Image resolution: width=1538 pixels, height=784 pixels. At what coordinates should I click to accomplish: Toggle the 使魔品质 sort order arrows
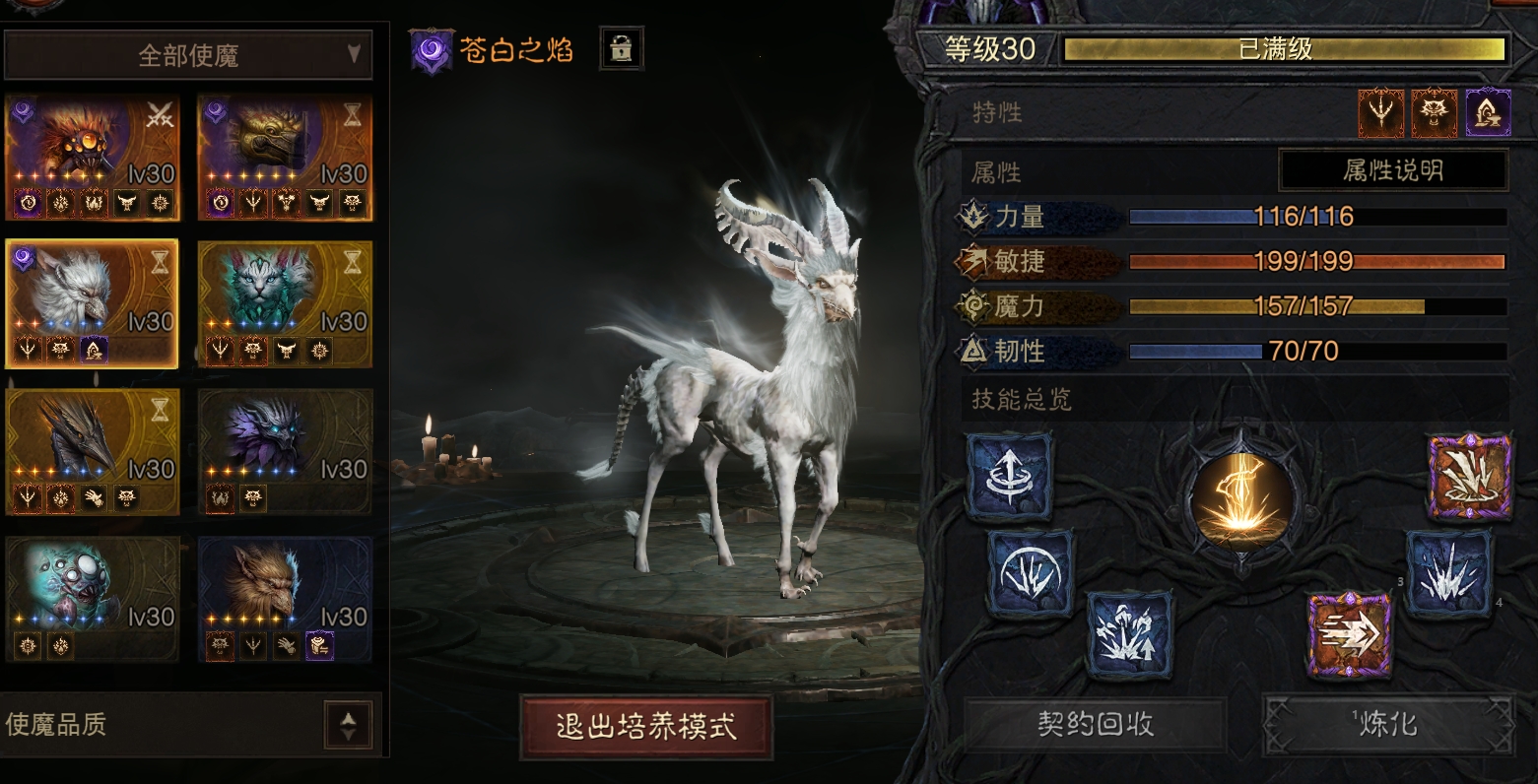pos(348,726)
